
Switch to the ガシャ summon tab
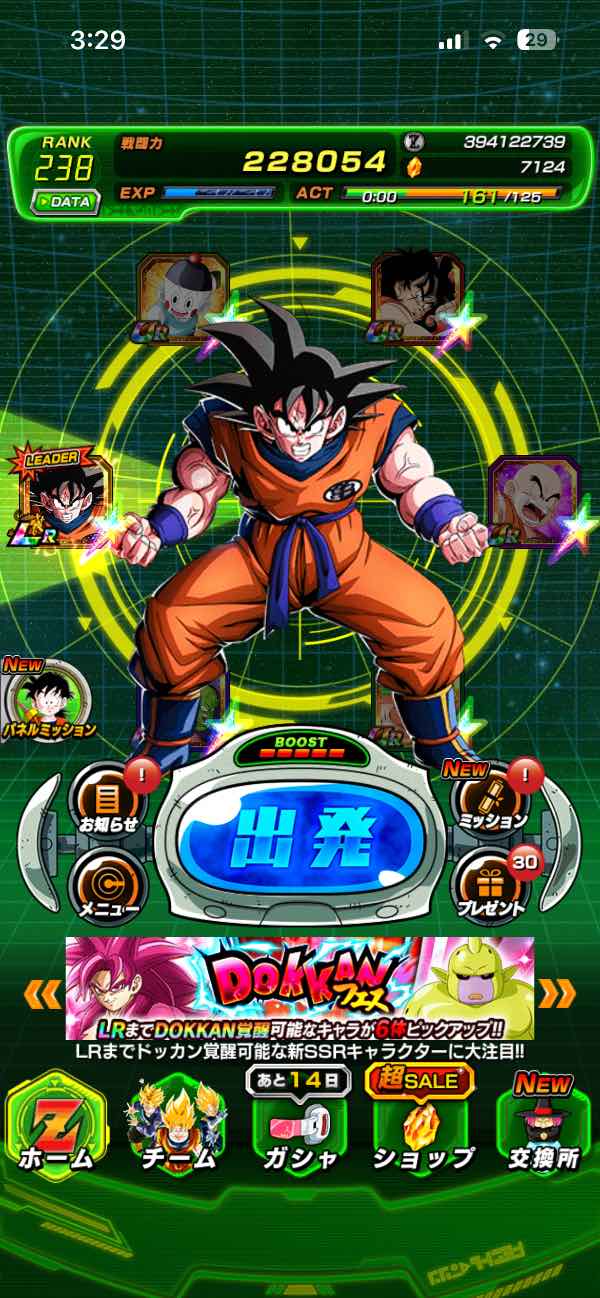point(299,1123)
